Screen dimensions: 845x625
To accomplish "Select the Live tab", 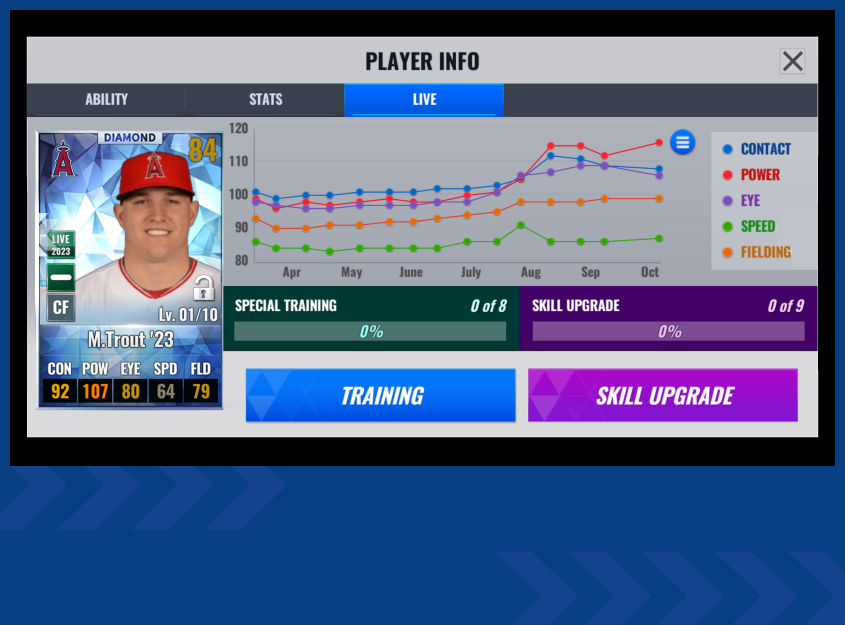I will tap(424, 99).
